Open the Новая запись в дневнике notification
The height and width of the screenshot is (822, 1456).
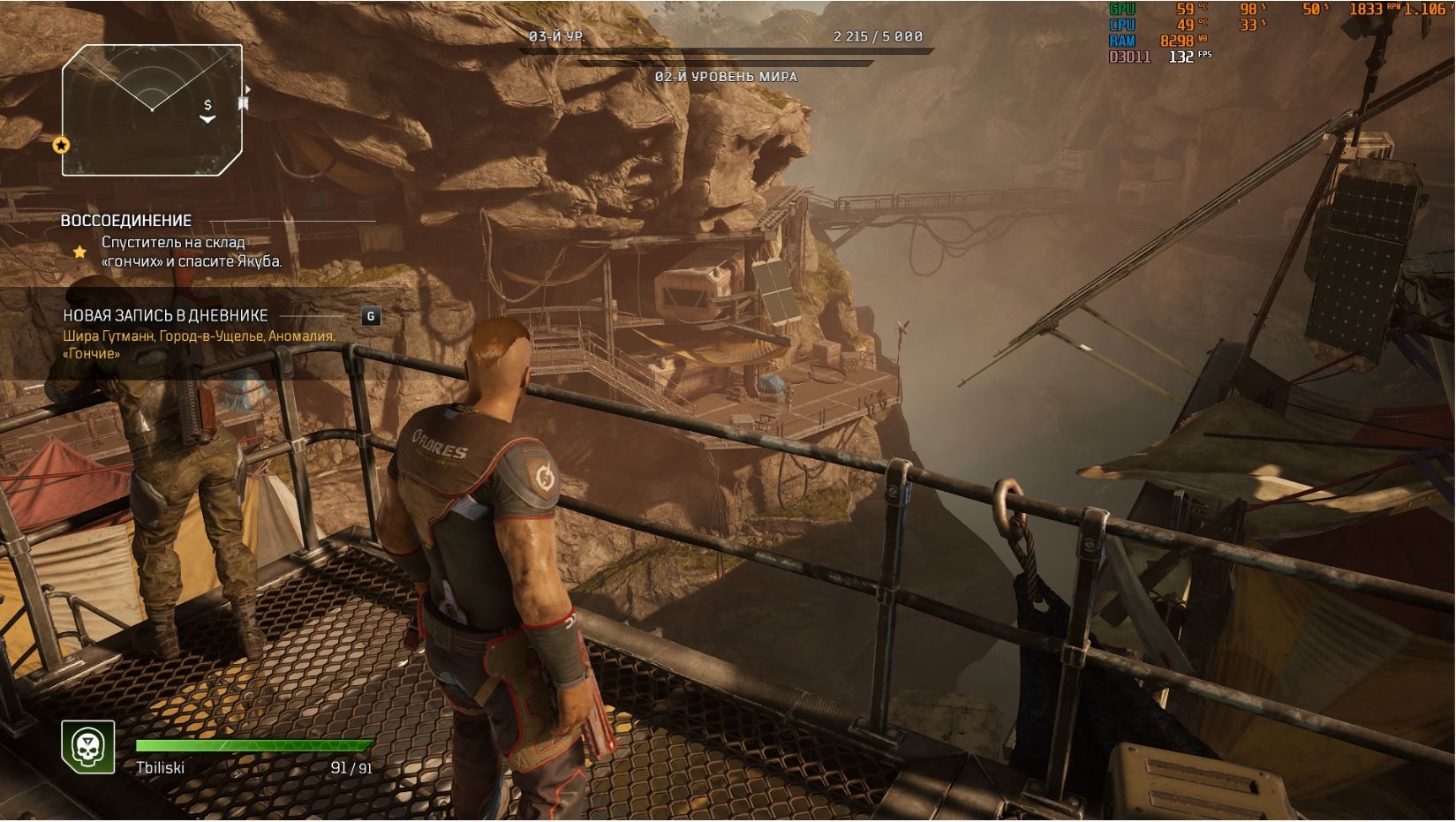click(x=165, y=316)
